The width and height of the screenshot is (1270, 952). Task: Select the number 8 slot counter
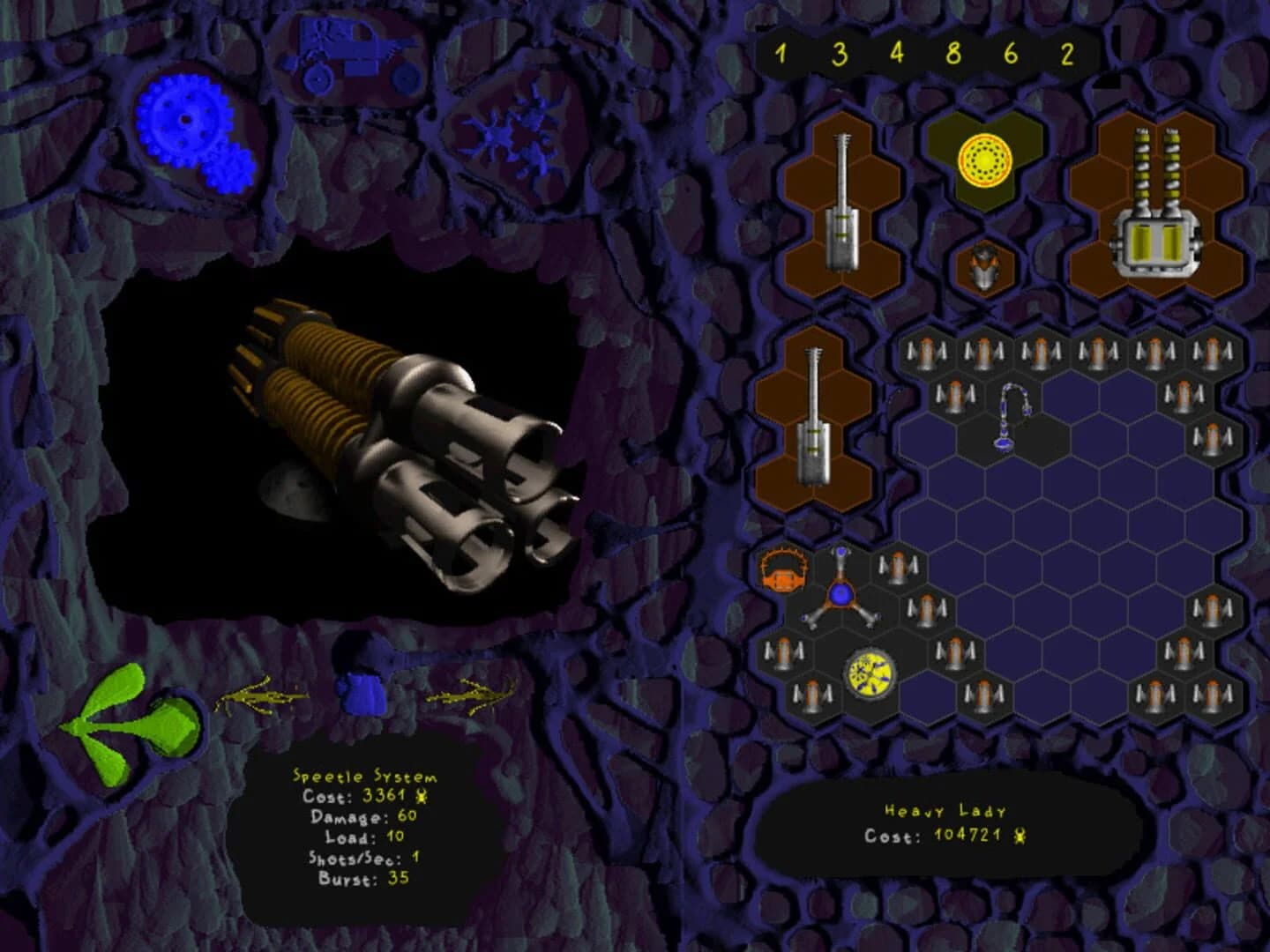point(952,53)
